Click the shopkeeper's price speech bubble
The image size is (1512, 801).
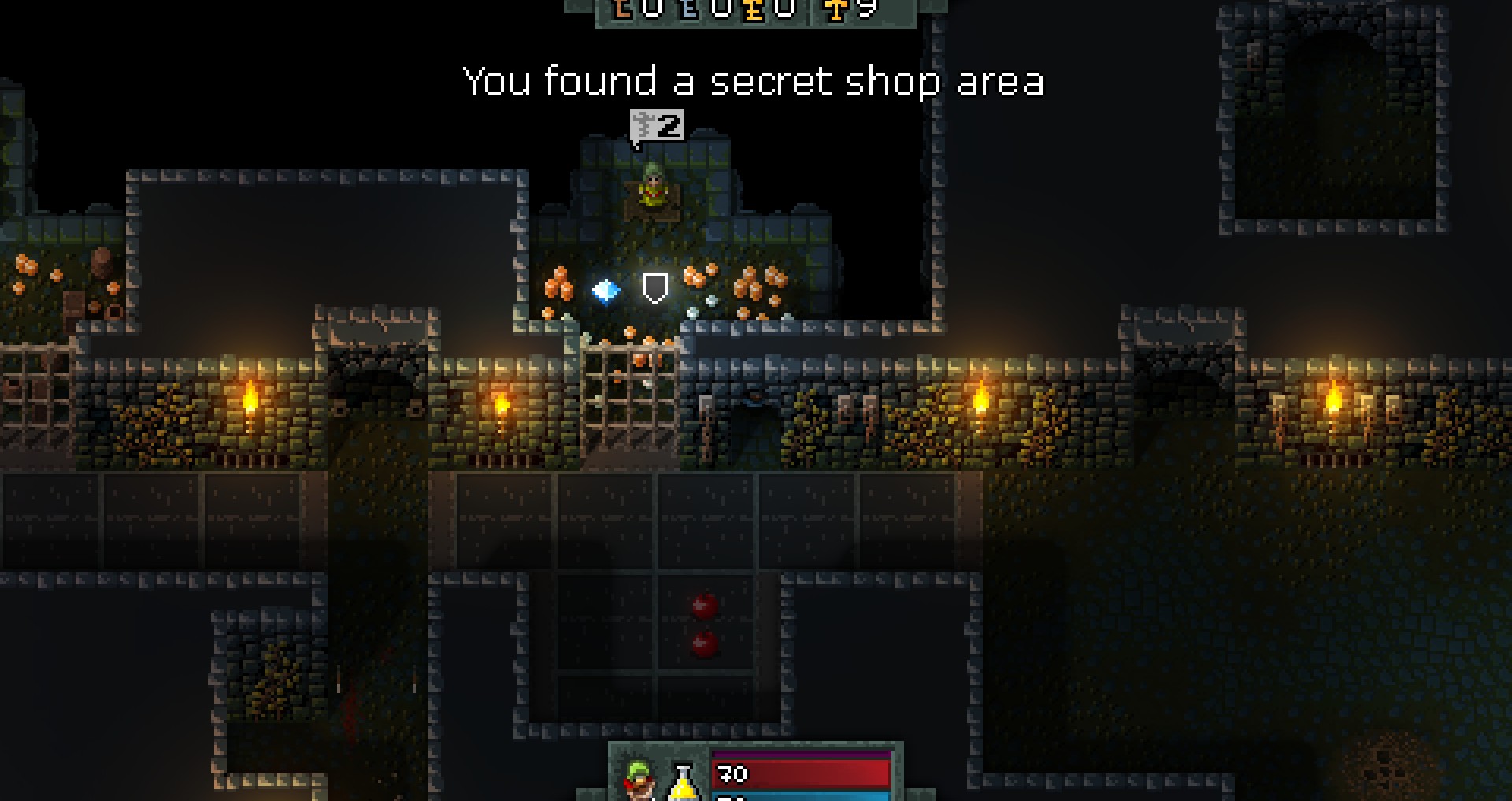[x=657, y=128]
